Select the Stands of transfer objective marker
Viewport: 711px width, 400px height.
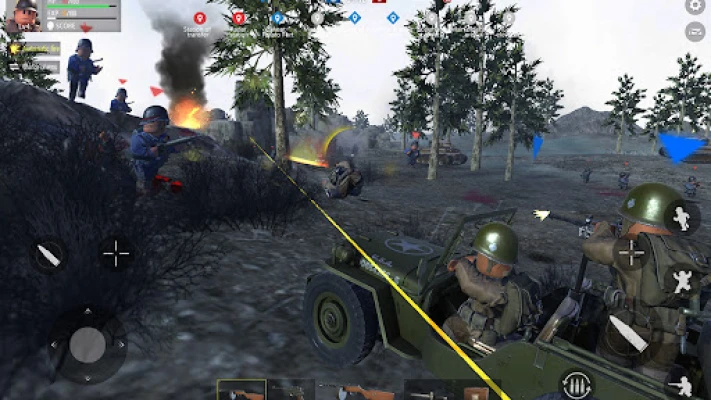coord(198,19)
